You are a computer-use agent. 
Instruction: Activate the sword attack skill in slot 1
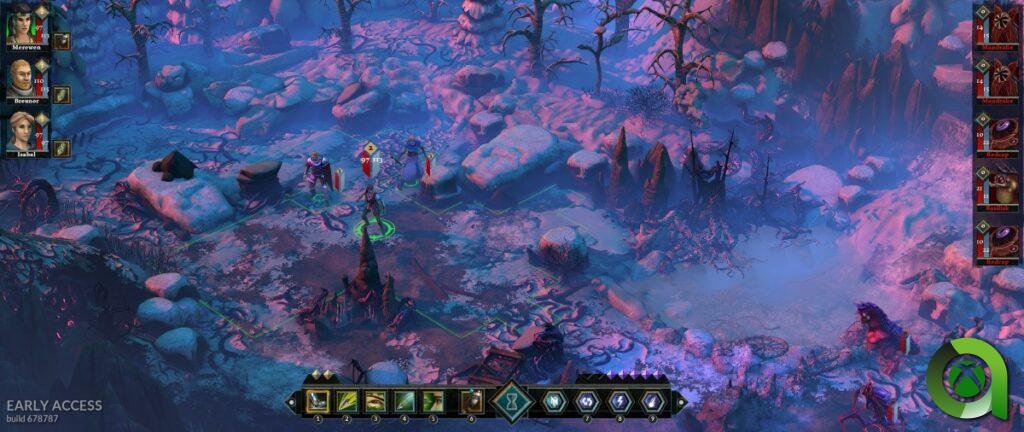318,401
